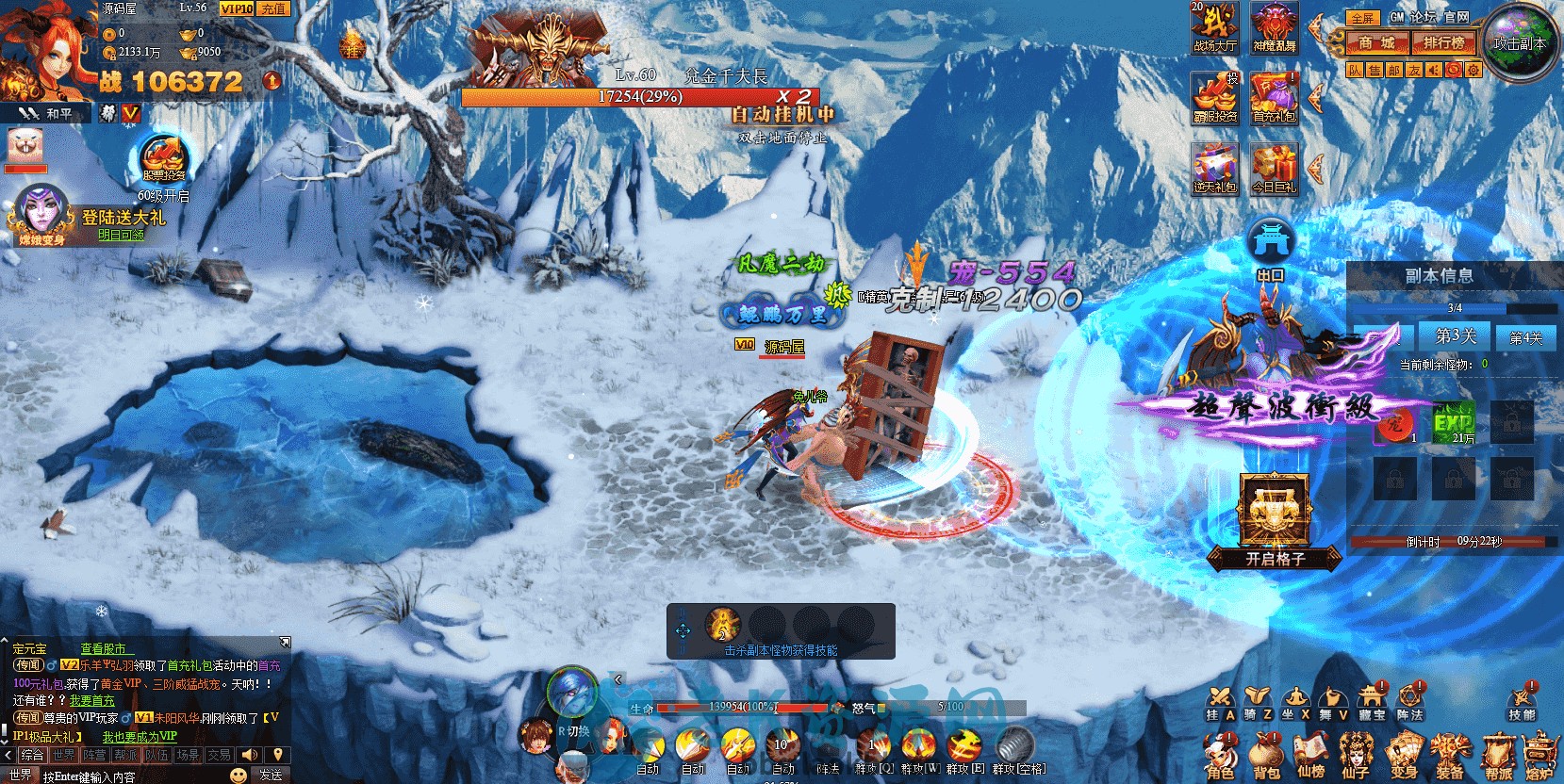Viewport: 1564px width, 784px height.
Task: Open the 排行榜 leaderboard
Action: point(1443,42)
